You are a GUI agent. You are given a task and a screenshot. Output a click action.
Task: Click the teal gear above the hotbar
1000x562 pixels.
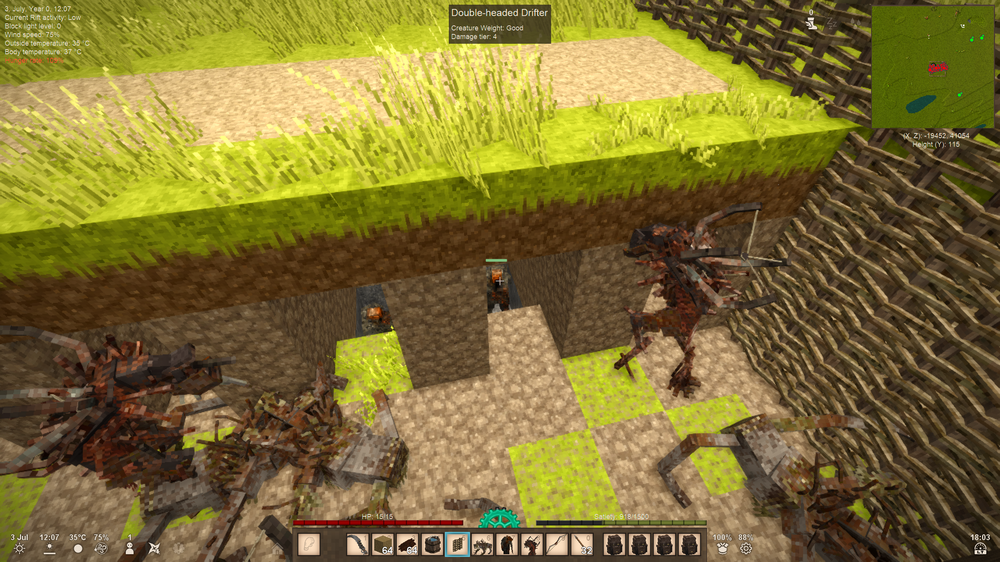(497, 520)
